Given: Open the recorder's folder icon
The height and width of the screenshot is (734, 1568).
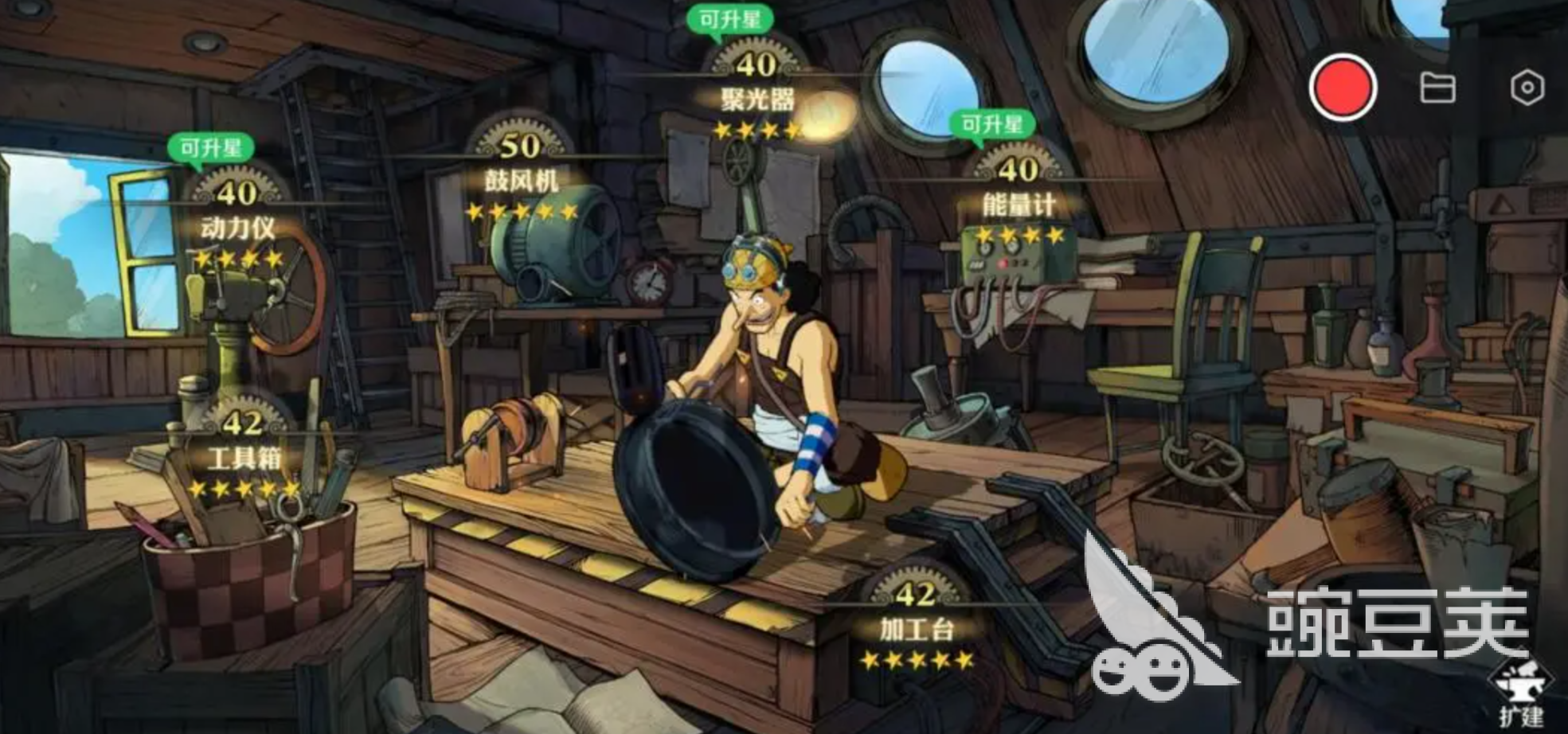Looking at the screenshot, I should 1437,88.
